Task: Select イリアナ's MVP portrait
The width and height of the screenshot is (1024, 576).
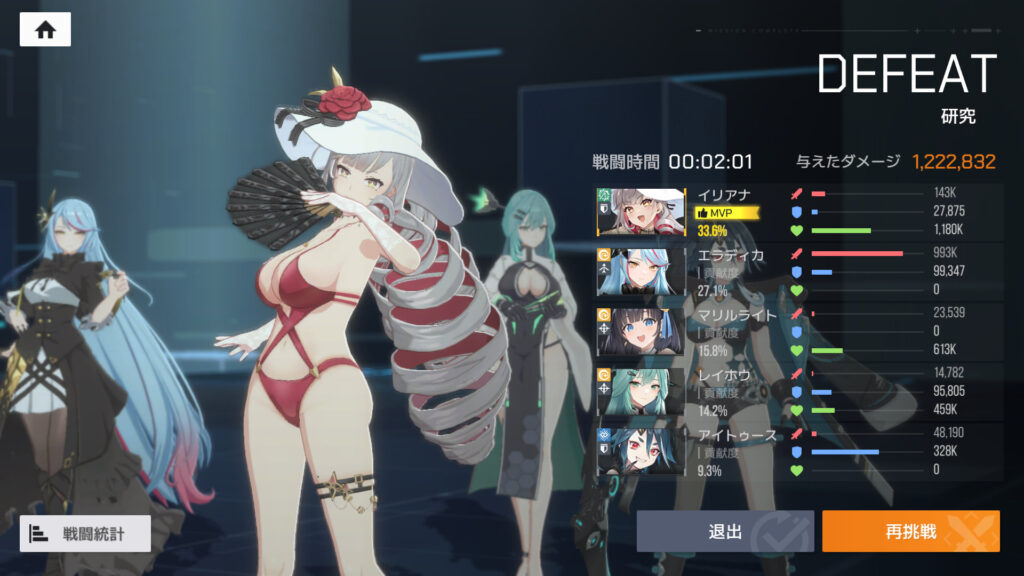Action: [641, 211]
